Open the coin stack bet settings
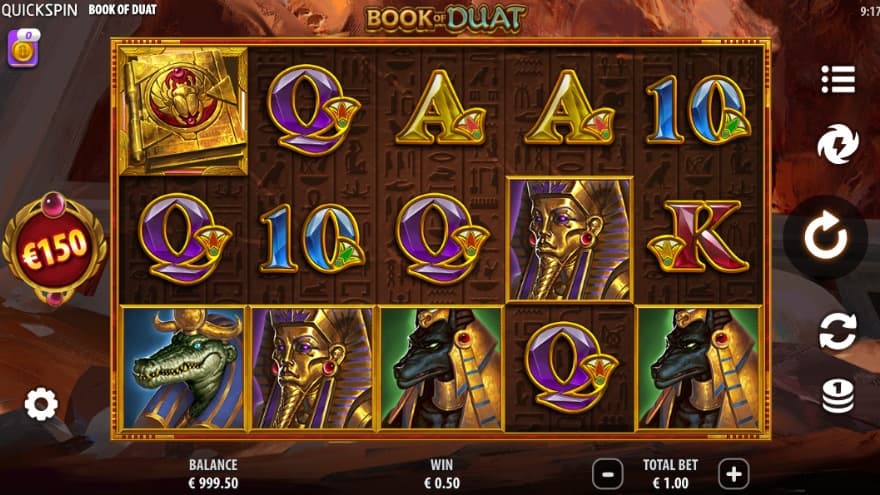Image resolution: width=880 pixels, height=495 pixels. [x=837, y=396]
